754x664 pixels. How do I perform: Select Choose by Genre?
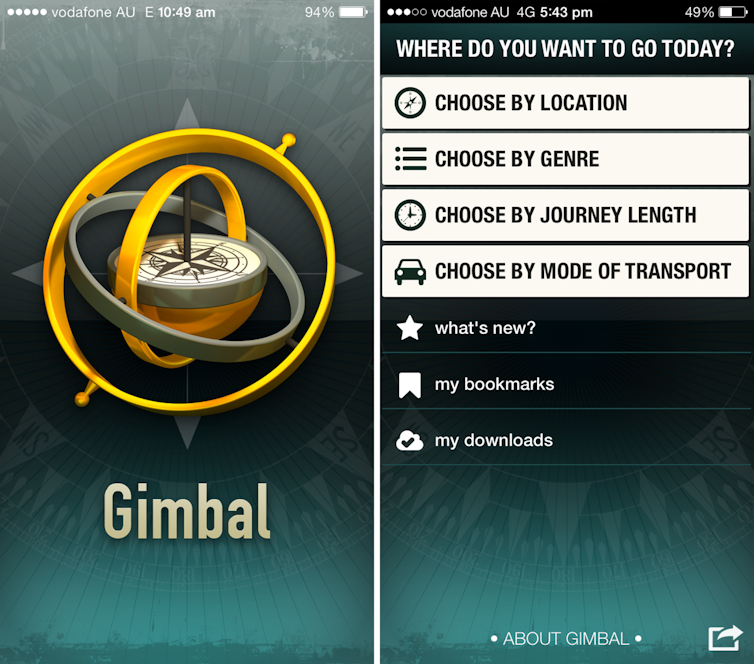(565, 159)
